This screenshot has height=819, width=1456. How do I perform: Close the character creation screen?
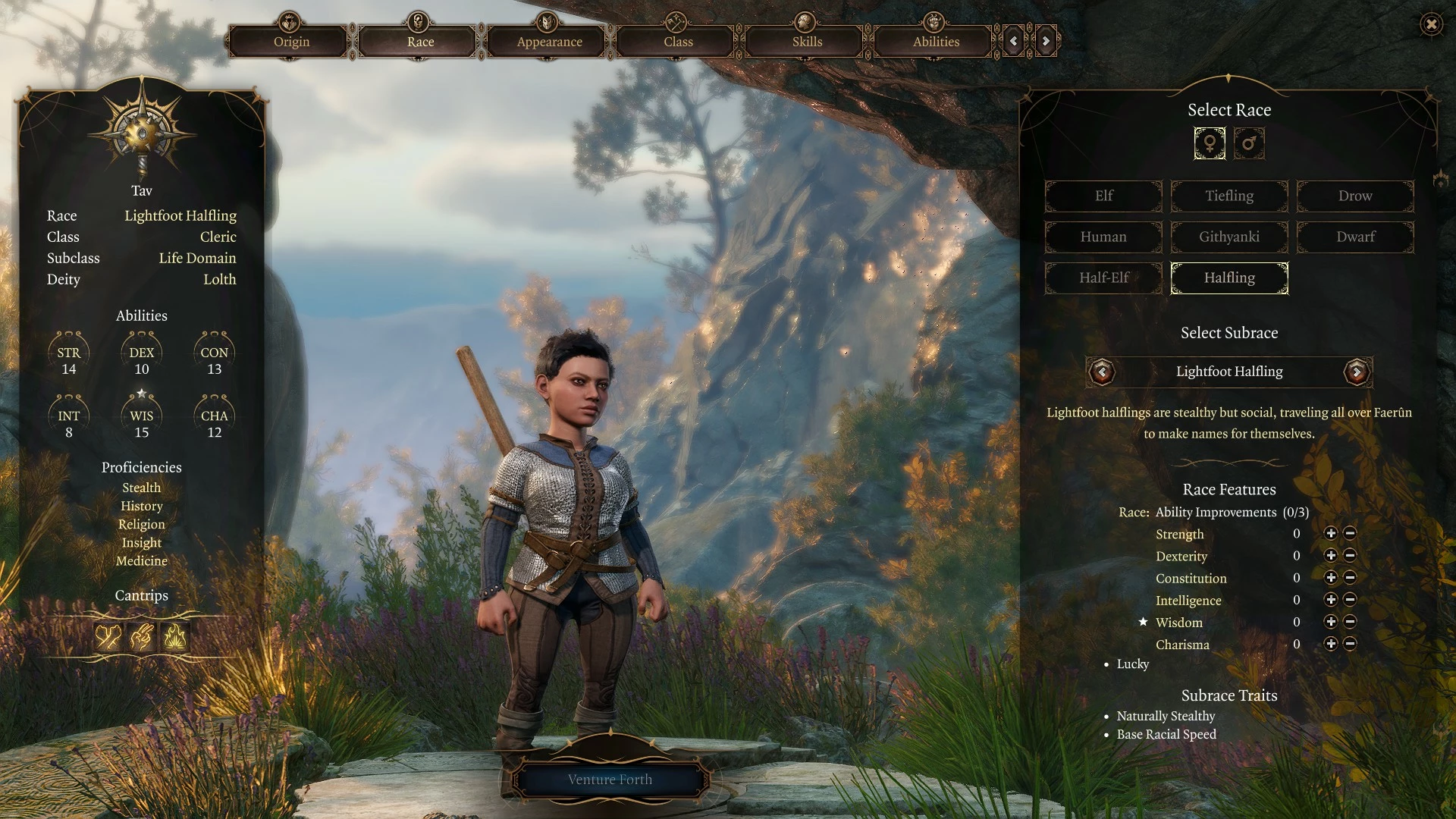coord(1431,24)
